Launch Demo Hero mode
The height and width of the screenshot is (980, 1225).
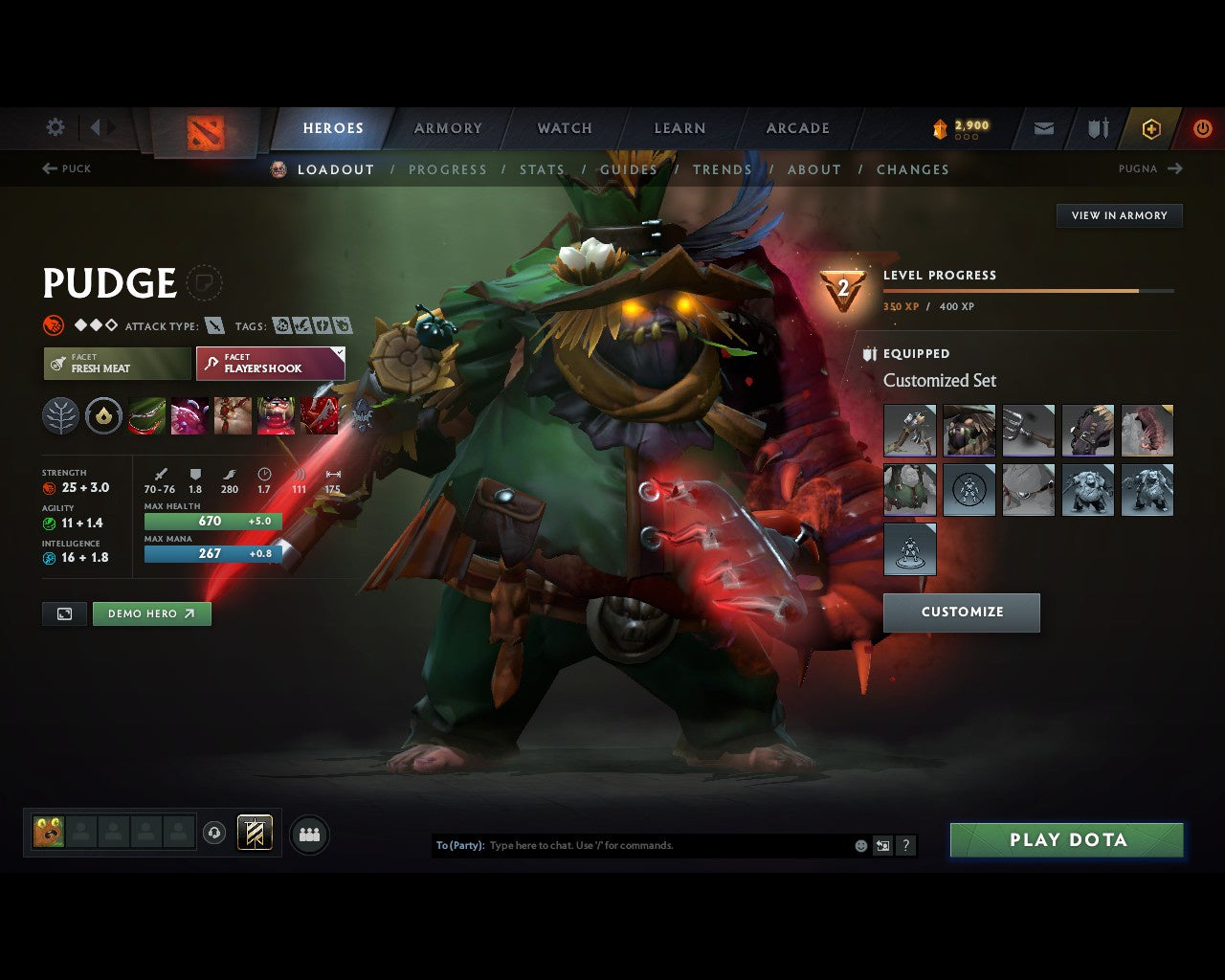[x=151, y=614]
